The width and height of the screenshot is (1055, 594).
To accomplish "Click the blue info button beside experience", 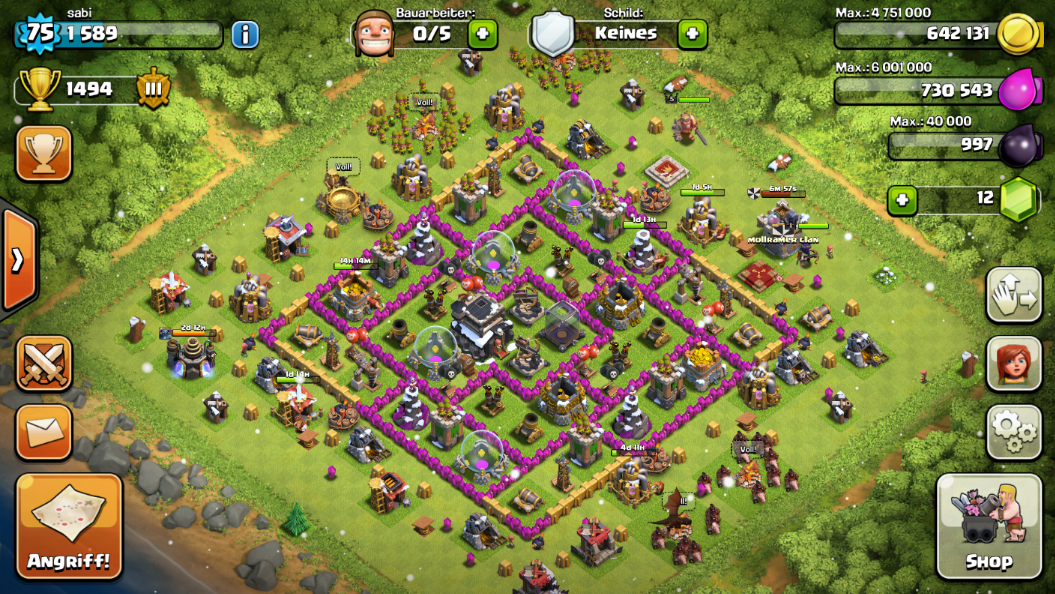I will point(245,35).
